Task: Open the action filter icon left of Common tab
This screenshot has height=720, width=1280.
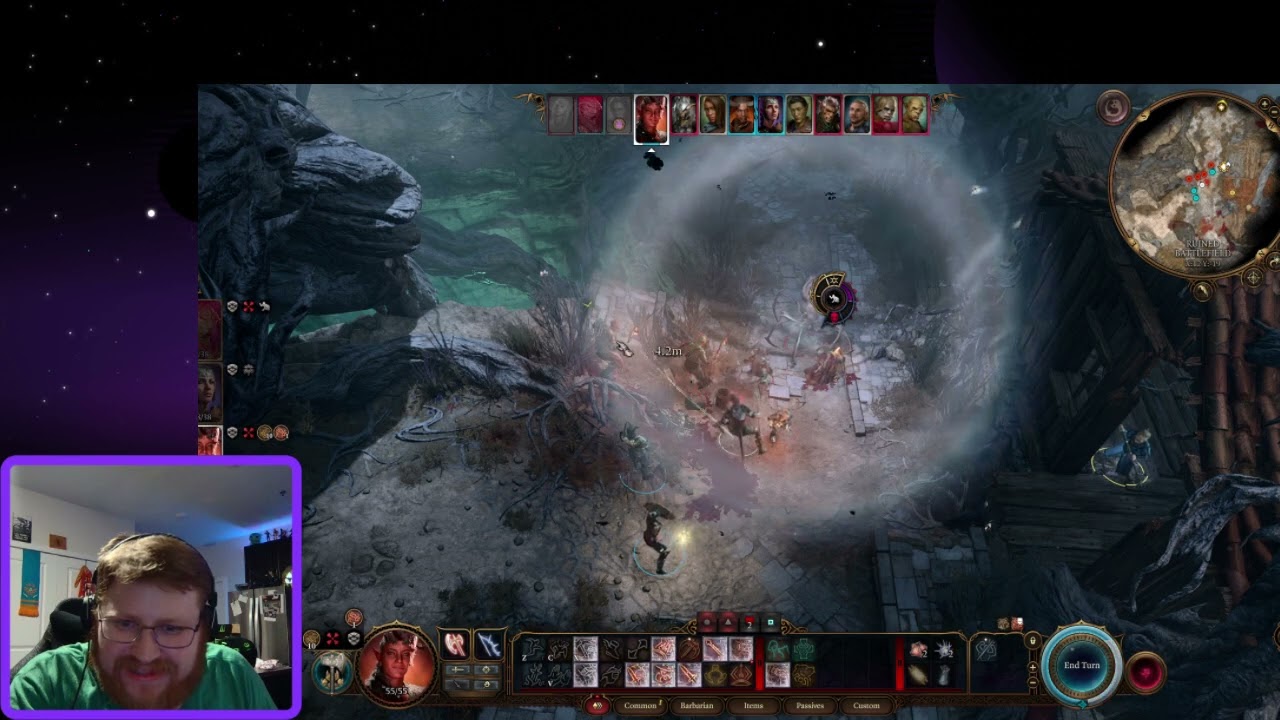Action: point(598,706)
